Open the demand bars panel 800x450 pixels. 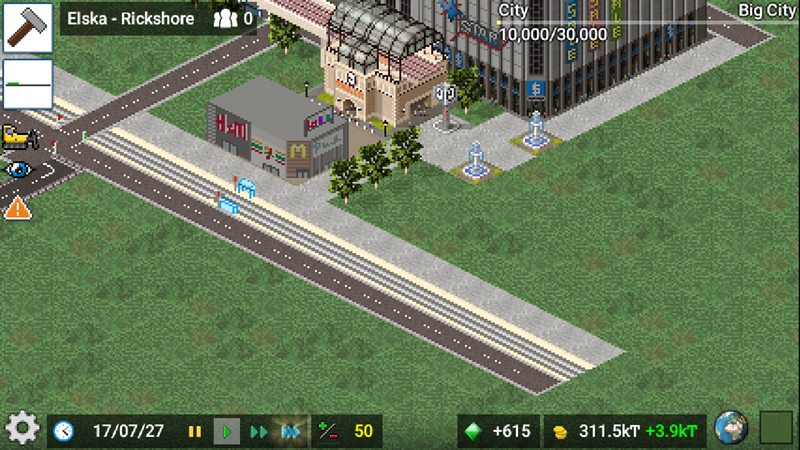coord(27,84)
